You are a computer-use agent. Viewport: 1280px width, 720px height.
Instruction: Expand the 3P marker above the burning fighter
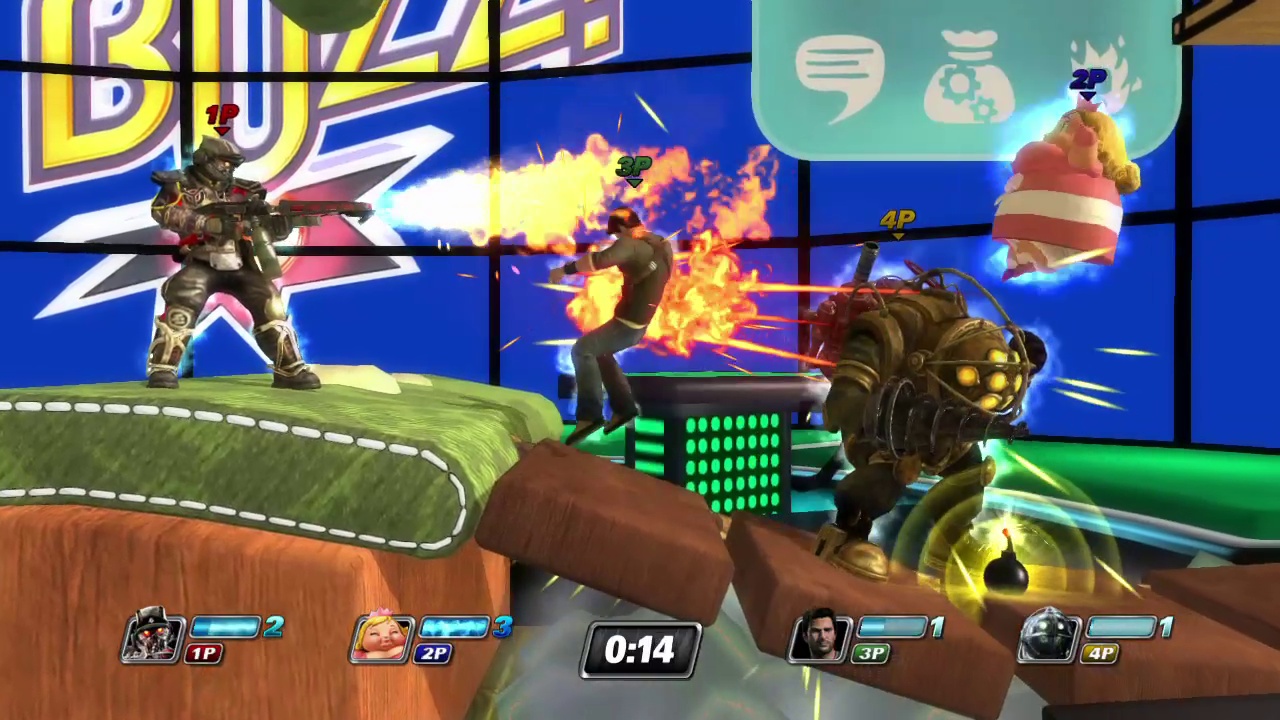pyautogui.click(x=632, y=170)
